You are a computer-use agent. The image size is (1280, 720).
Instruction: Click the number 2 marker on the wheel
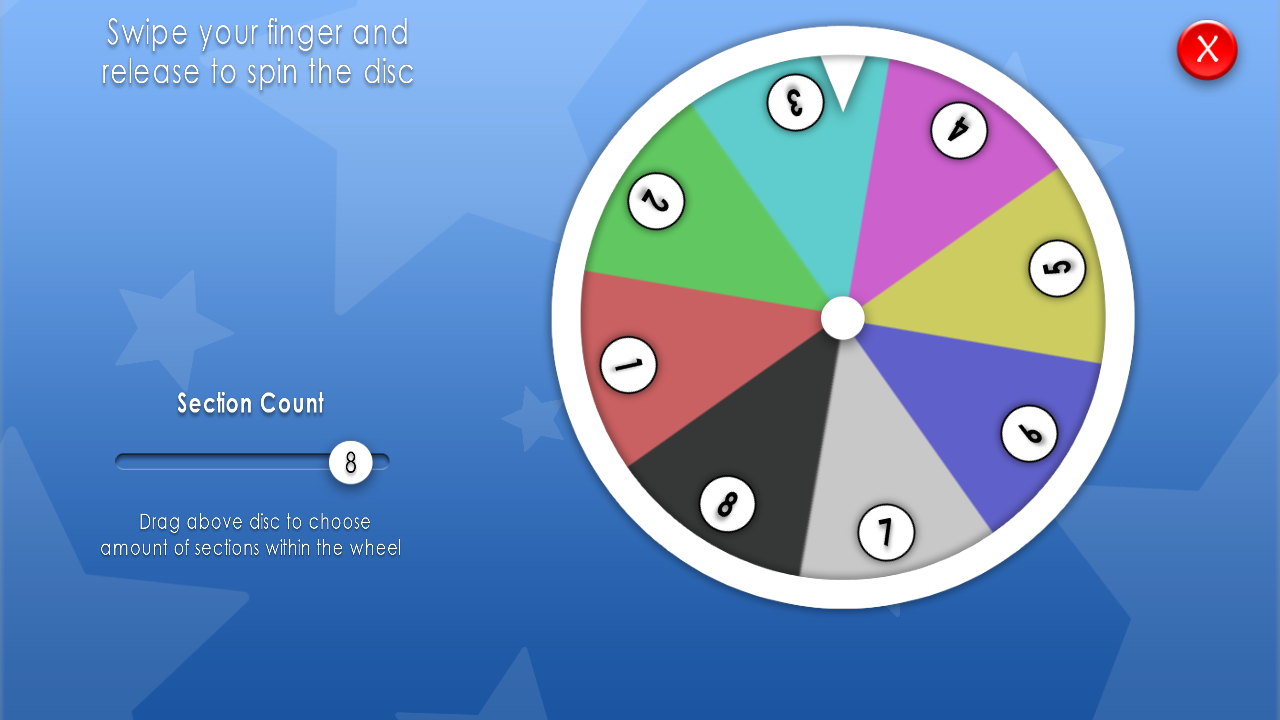click(x=657, y=199)
